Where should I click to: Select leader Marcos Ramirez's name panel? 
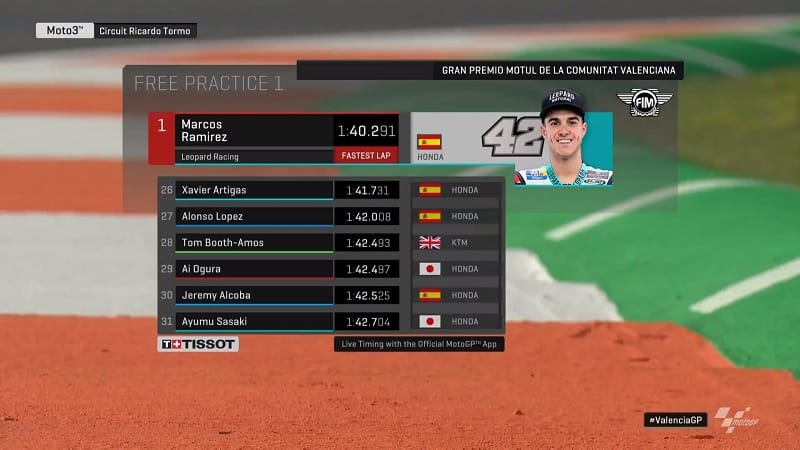pyautogui.click(x=255, y=131)
